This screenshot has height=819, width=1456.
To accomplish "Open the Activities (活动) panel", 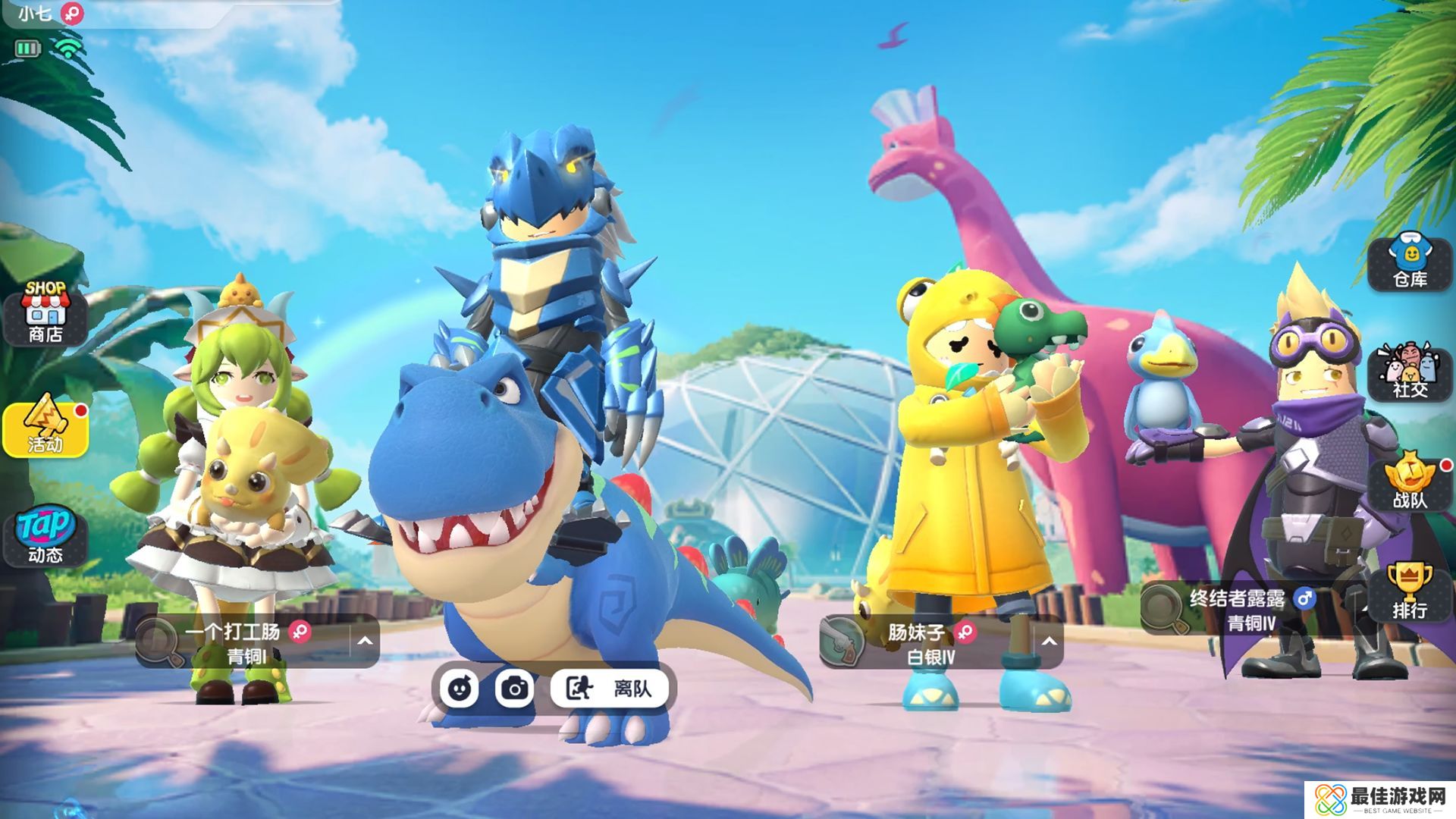I will click(45, 428).
